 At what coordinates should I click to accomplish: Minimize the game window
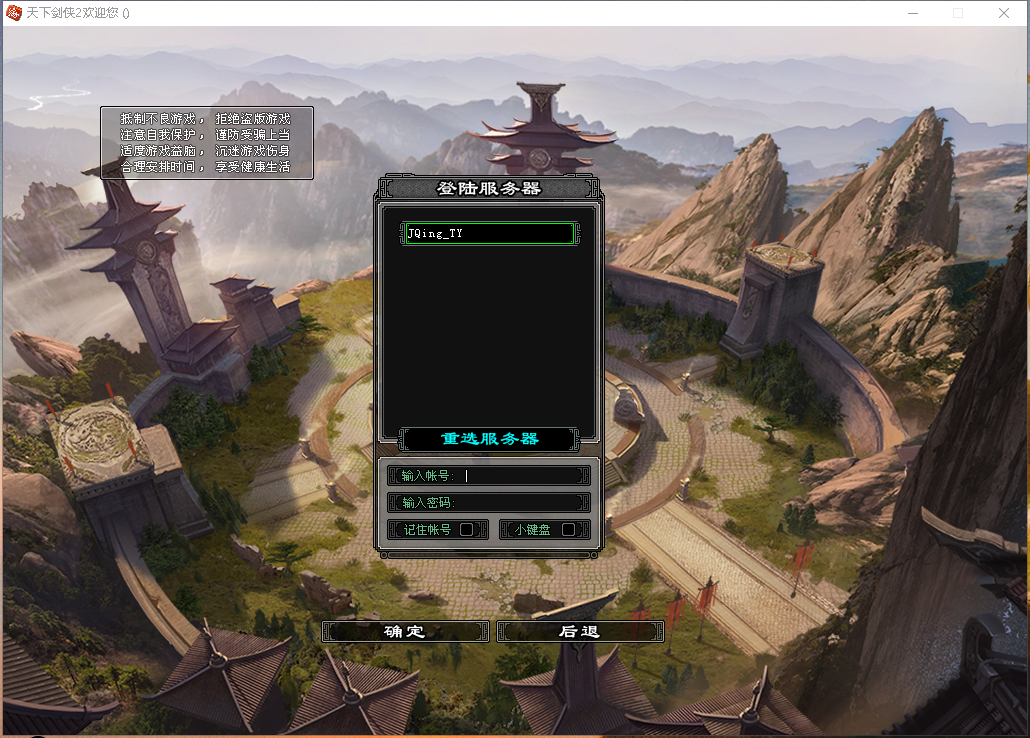click(912, 13)
